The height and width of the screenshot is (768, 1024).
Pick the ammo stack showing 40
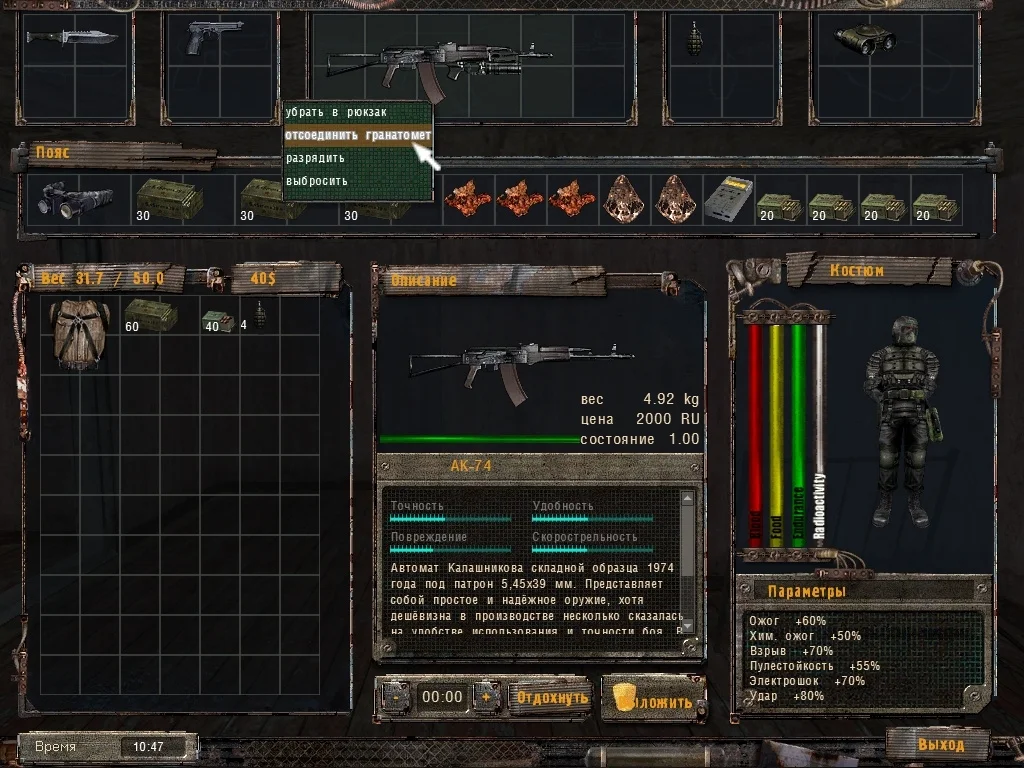click(x=219, y=319)
